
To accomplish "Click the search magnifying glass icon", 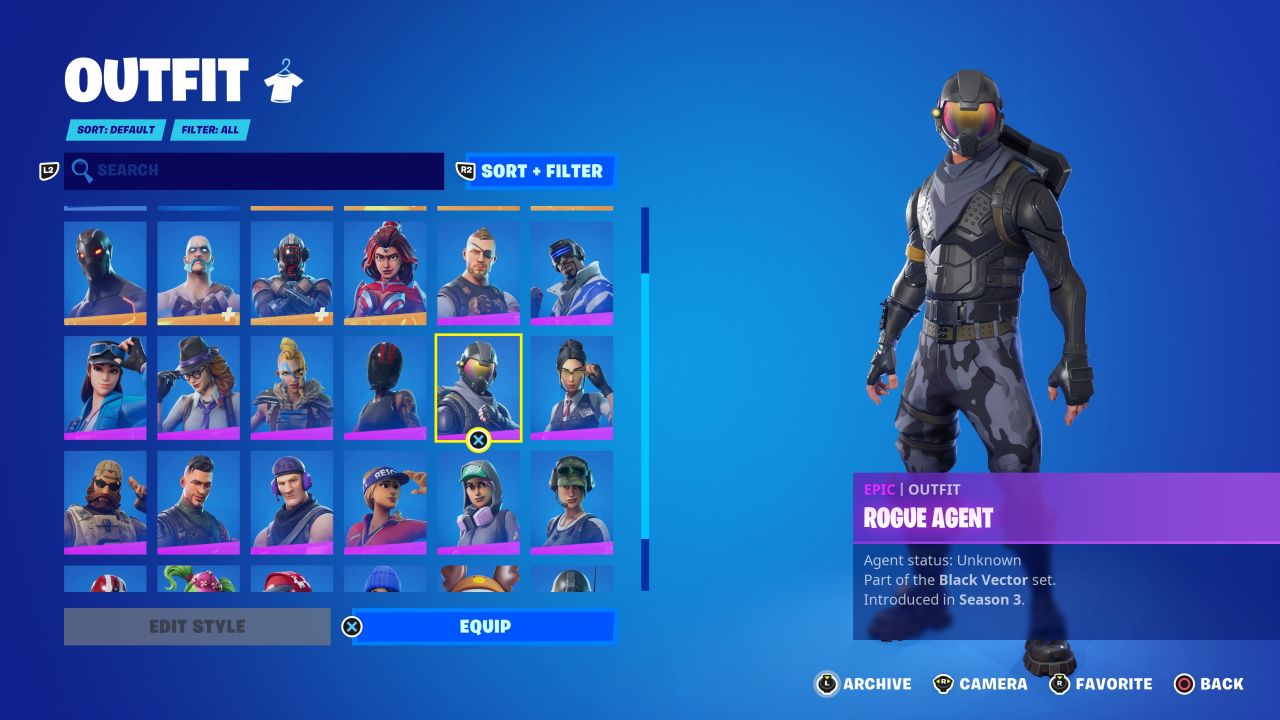I will (x=83, y=170).
